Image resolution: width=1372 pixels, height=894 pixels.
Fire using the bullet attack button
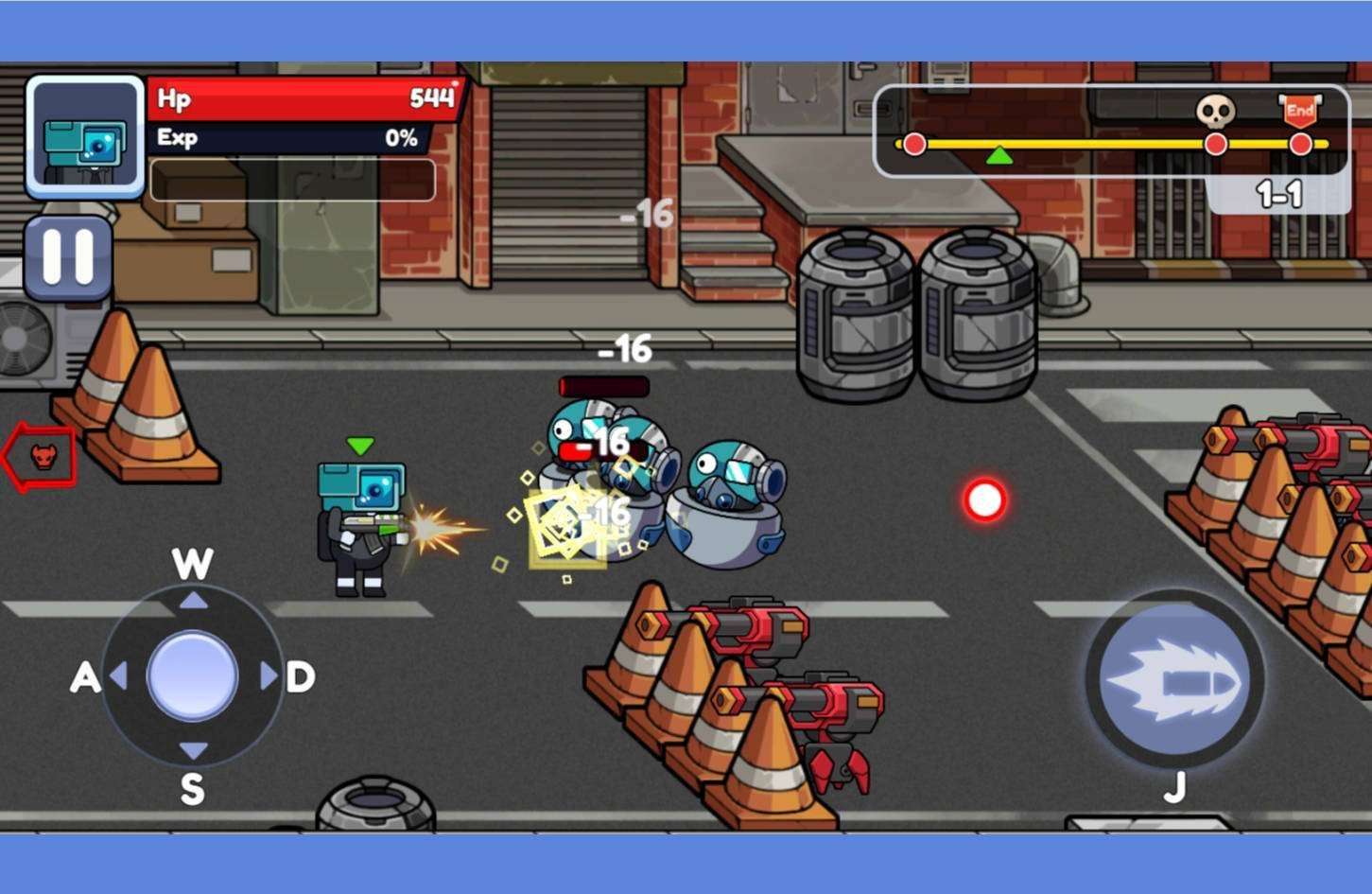1174,679
